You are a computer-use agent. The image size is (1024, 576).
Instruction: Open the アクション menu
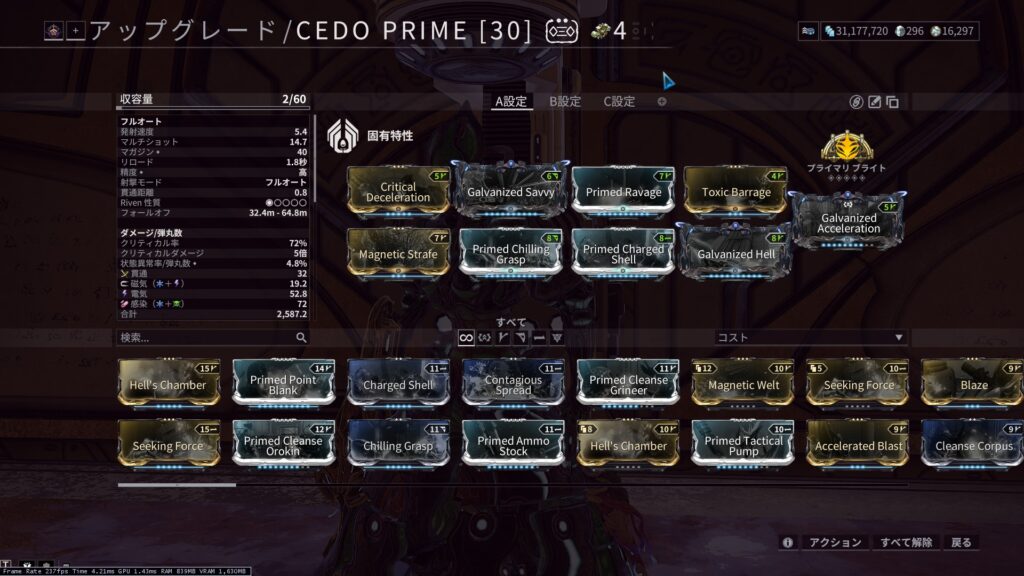(x=834, y=542)
